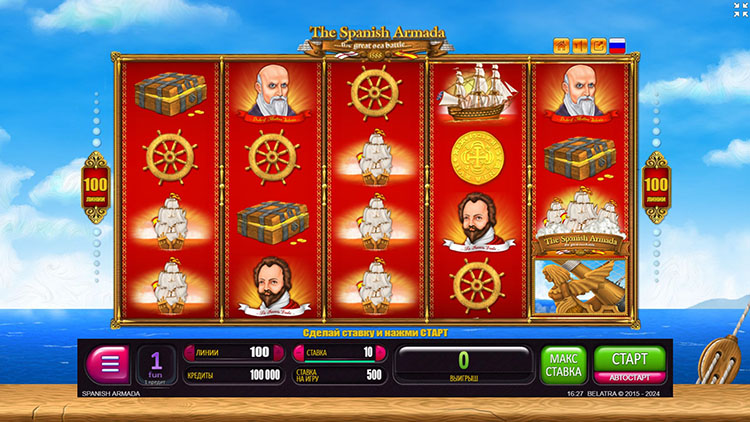This screenshot has height=422, width=750.
Task: Adjust the СТАВКА bet value
Action: [337, 352]
